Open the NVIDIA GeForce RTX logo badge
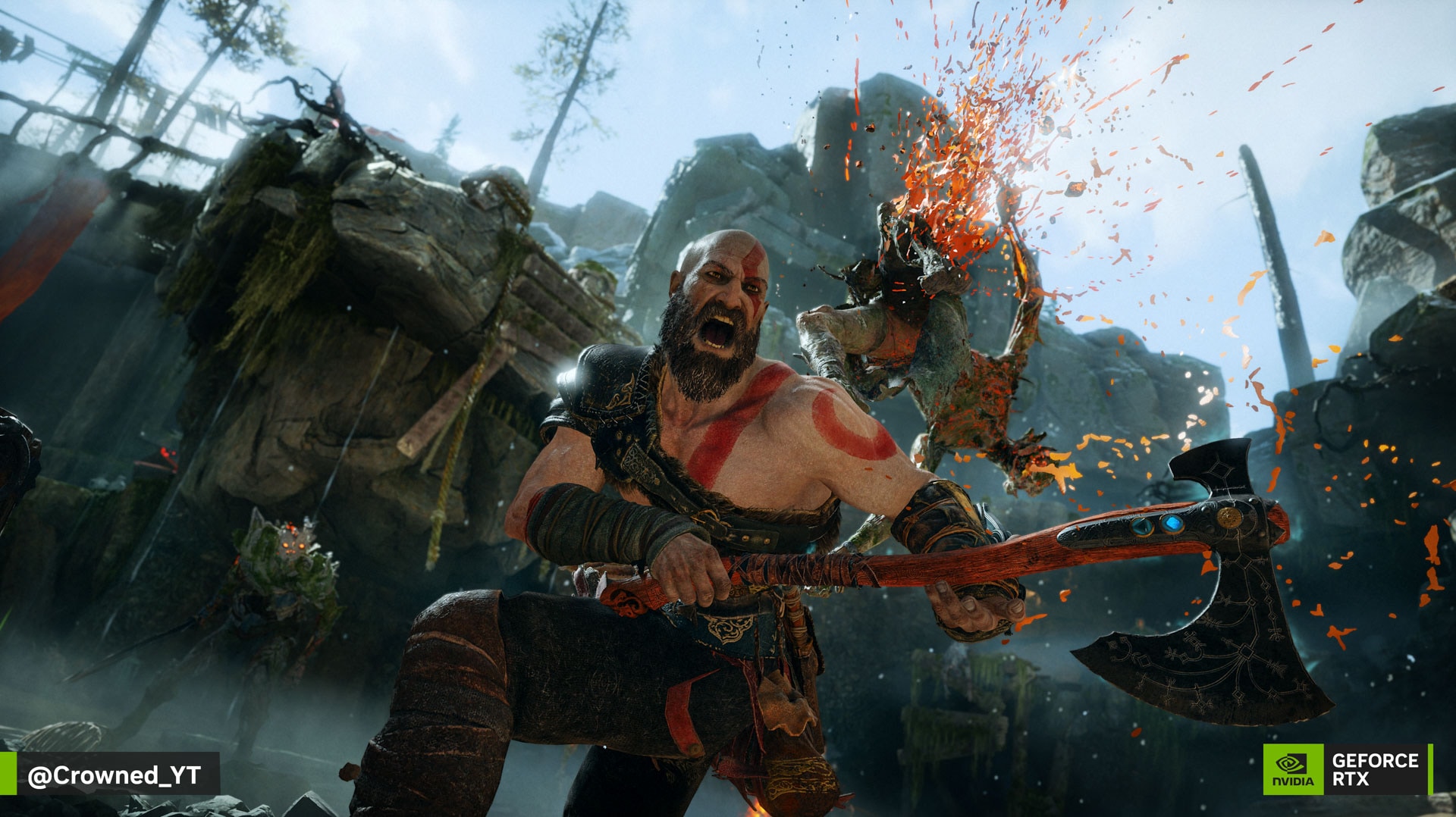1456x817 pixels. tap(1346, 769)
